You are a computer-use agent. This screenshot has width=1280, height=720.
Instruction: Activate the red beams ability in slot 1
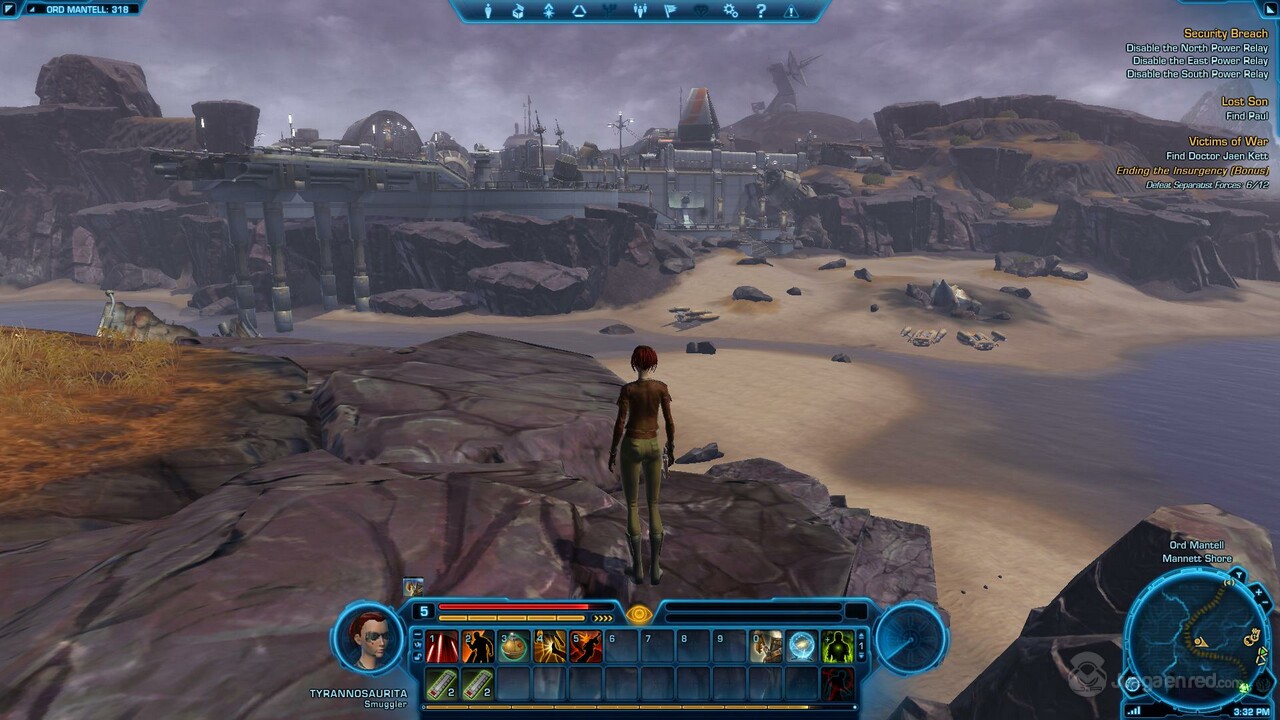click(x=441, y=646)
